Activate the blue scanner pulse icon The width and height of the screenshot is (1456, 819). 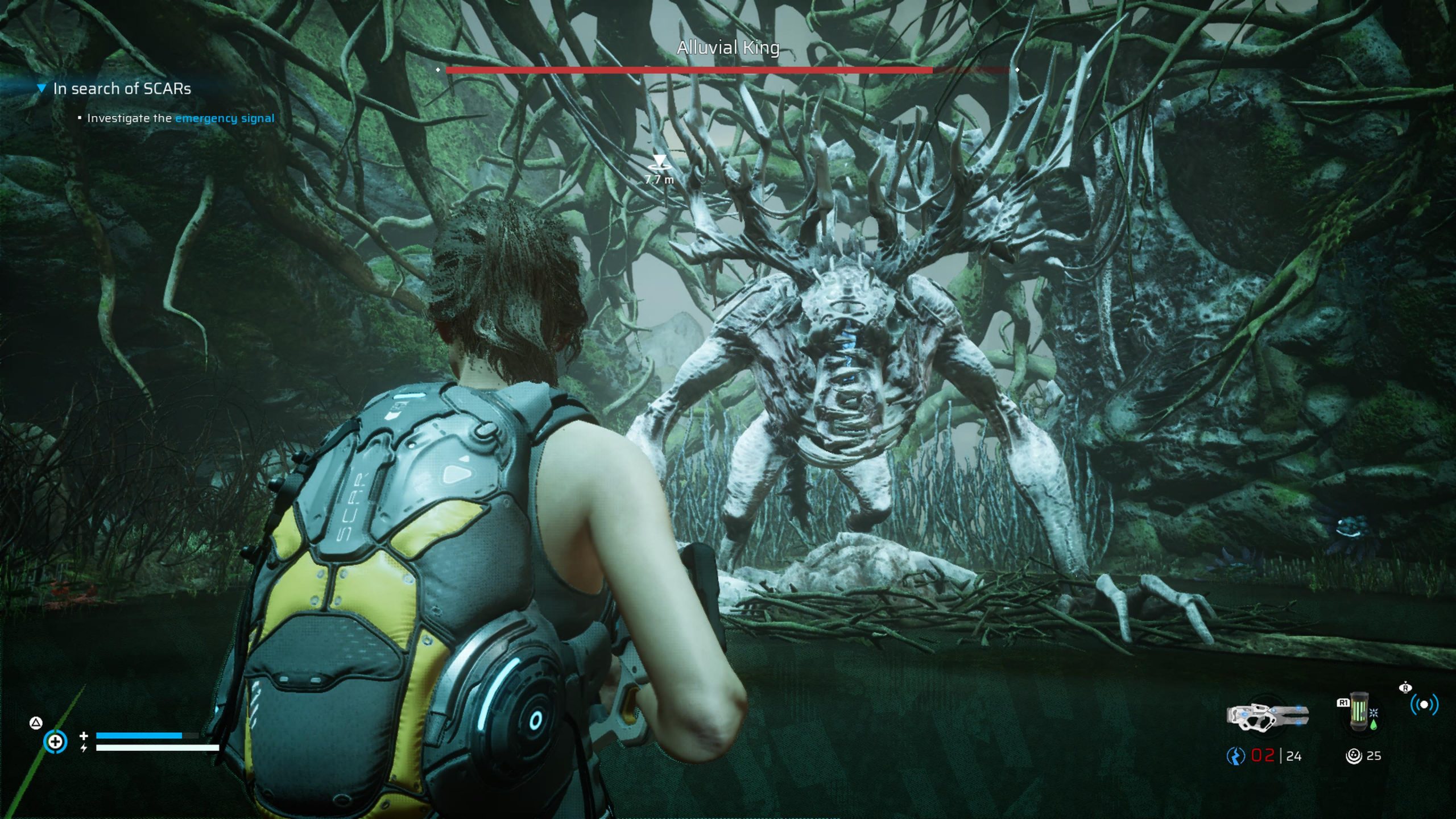tap(1424, 705)
